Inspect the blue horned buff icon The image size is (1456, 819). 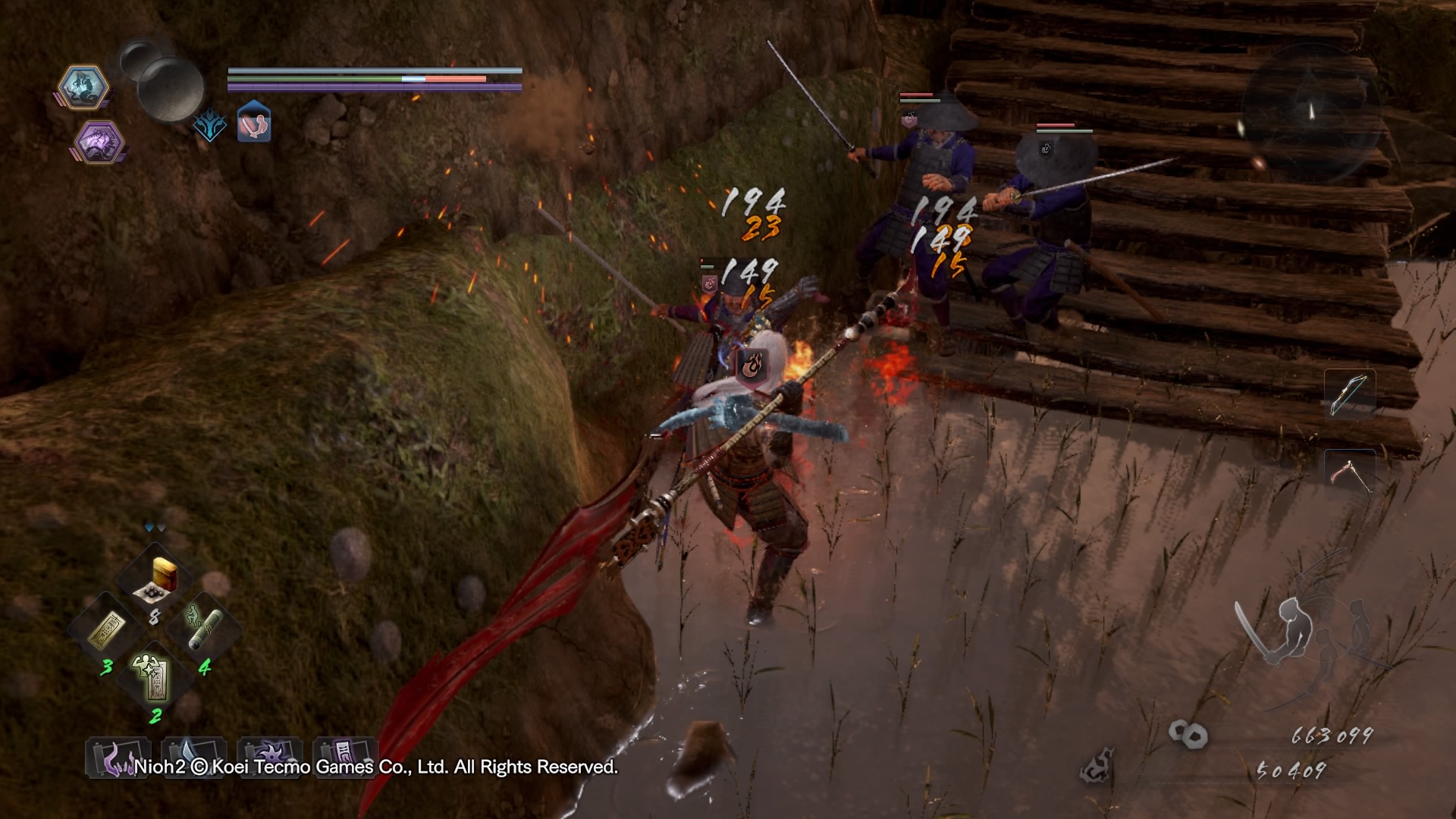click(209, 125)
